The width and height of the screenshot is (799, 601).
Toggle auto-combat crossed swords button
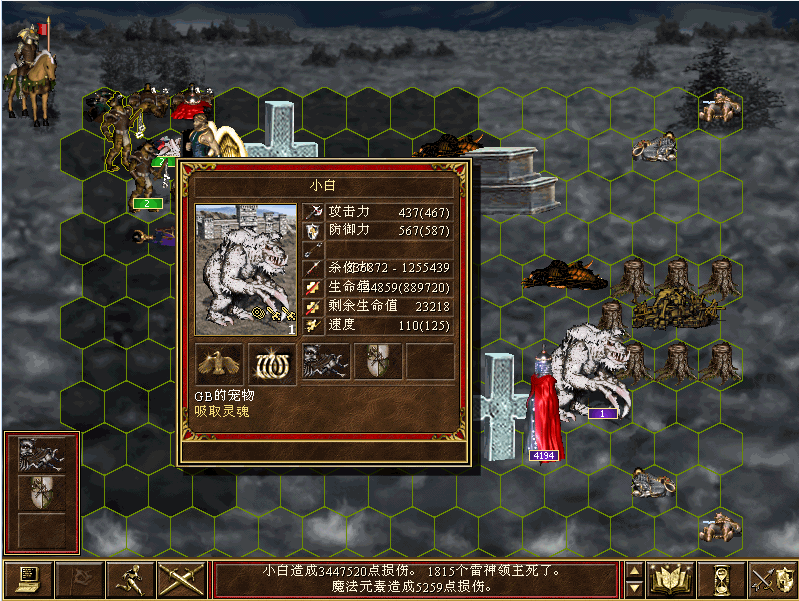[x=180, y=580]
